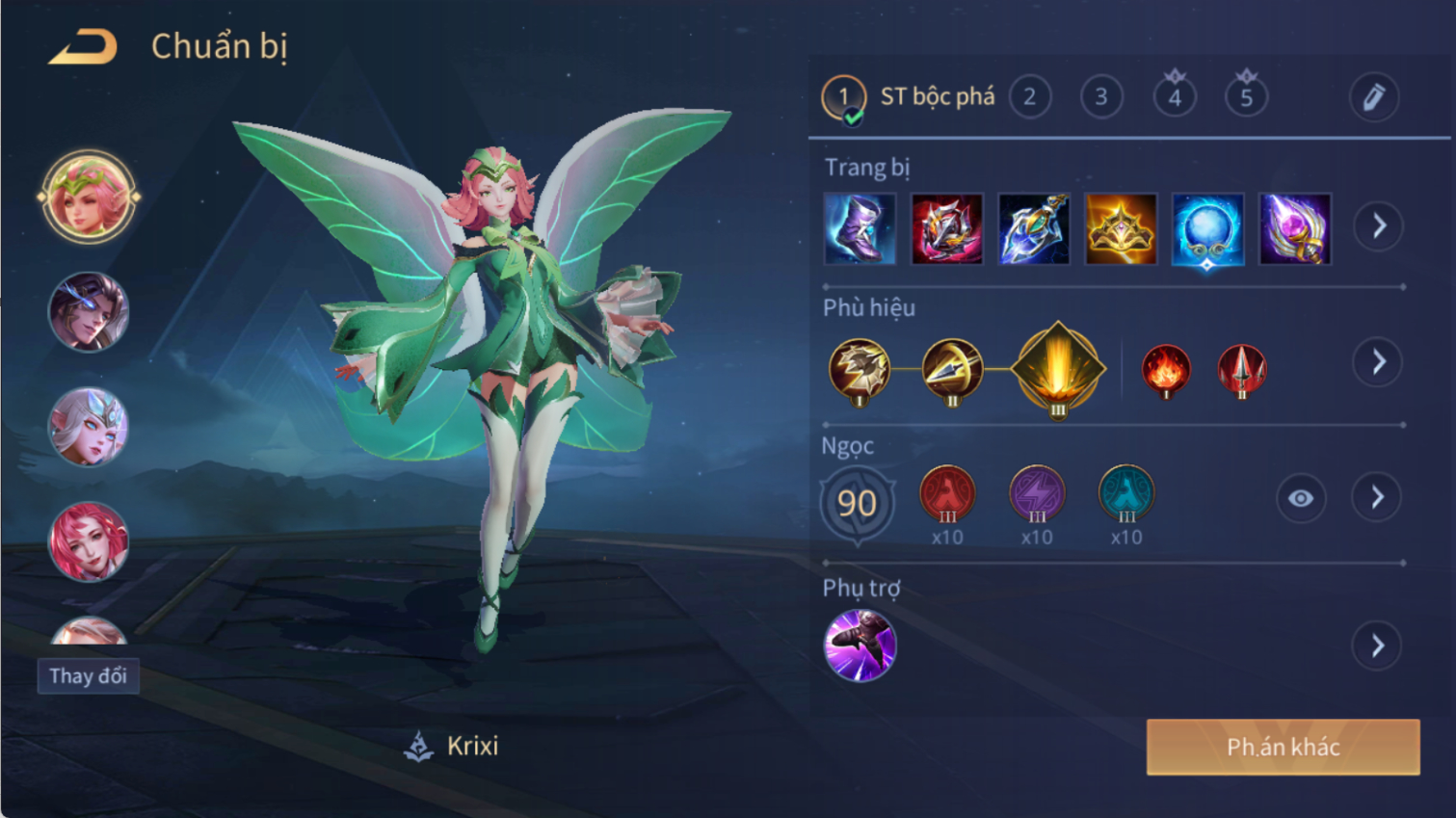The width and height of the screenshot is (1456, 818).
Task: Open the Trang bị equipment details arrow
Action: 1378,226
